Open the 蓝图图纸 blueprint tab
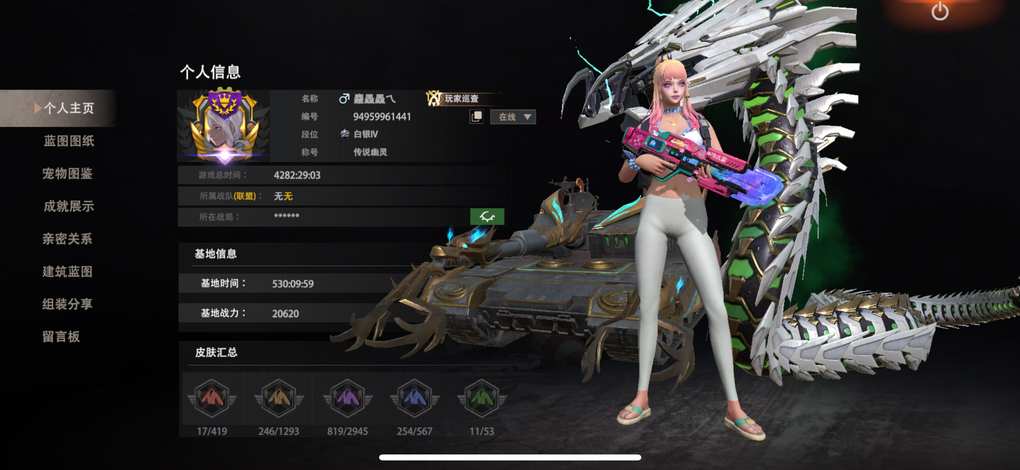This screenshot has width=1020, height=470. pos(69,141)
